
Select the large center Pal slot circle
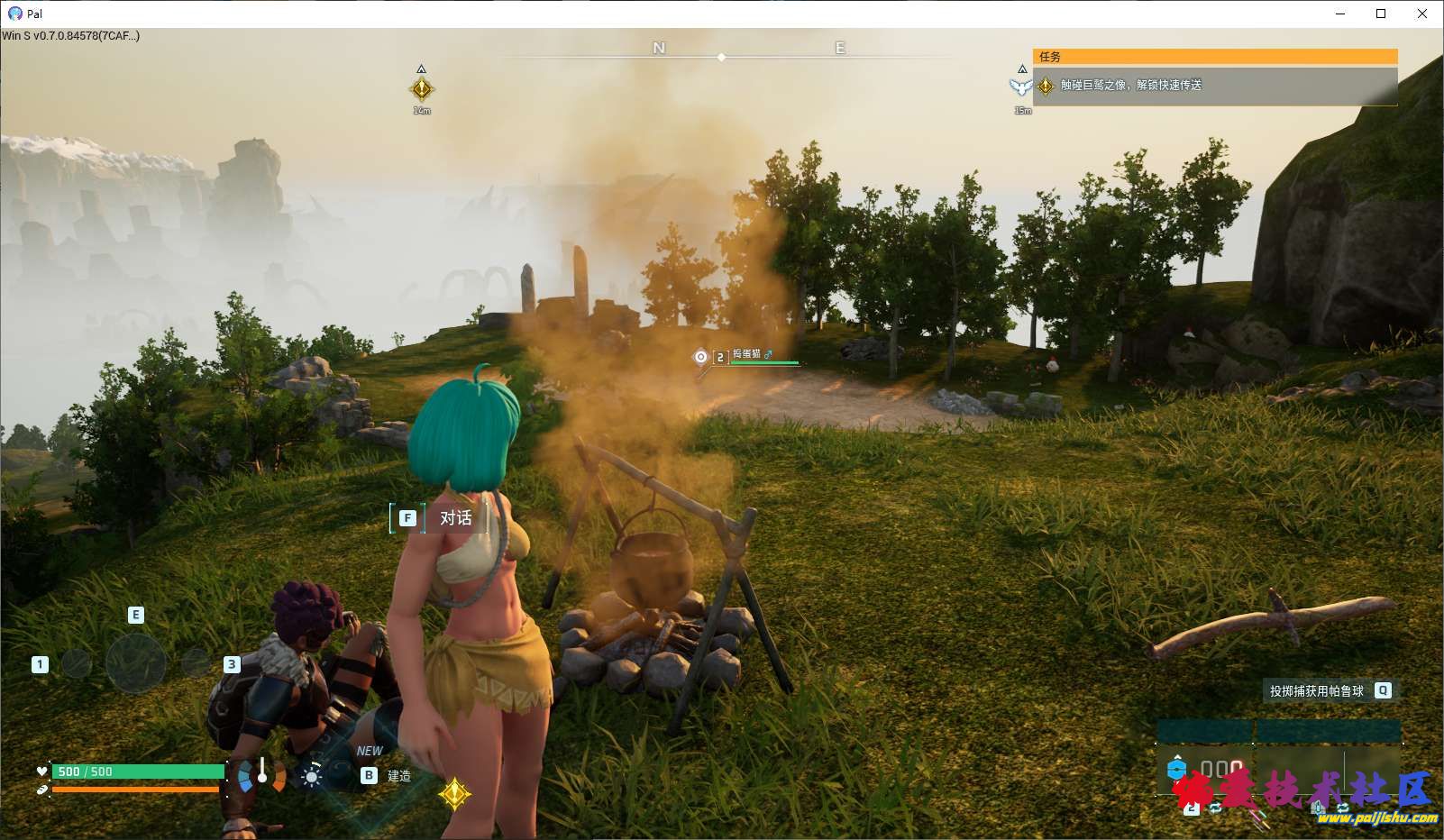click(135, 662)
